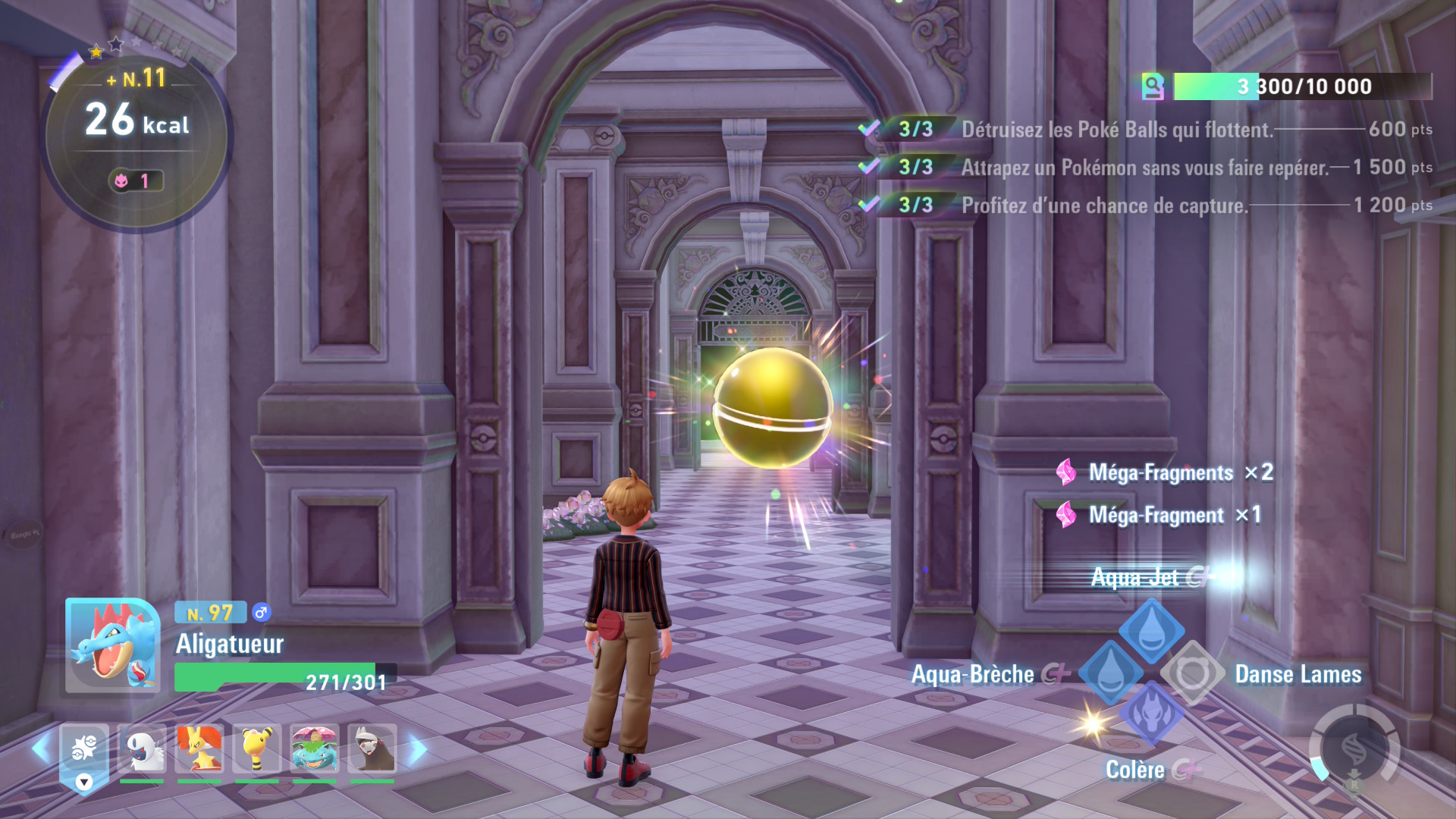
Task: Switch to Venusaur in the party
Action: (x=315, y=748)
